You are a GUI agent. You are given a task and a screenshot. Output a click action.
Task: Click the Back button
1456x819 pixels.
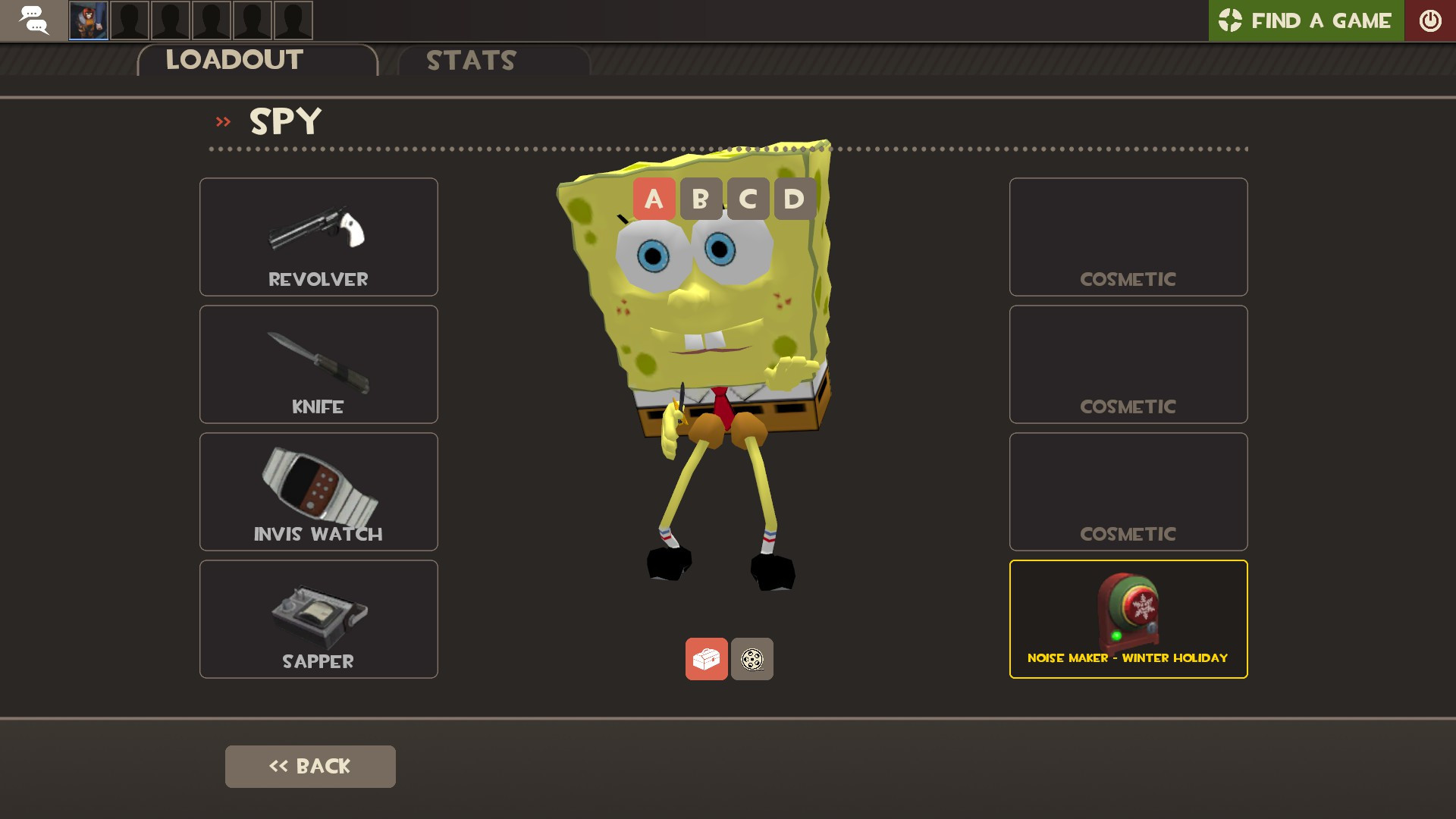tap(309, 766)
